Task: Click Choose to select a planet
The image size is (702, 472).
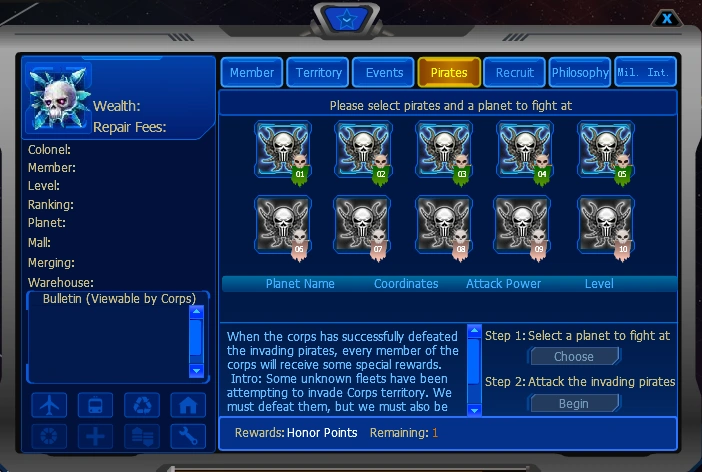Action: click(574, 357)
